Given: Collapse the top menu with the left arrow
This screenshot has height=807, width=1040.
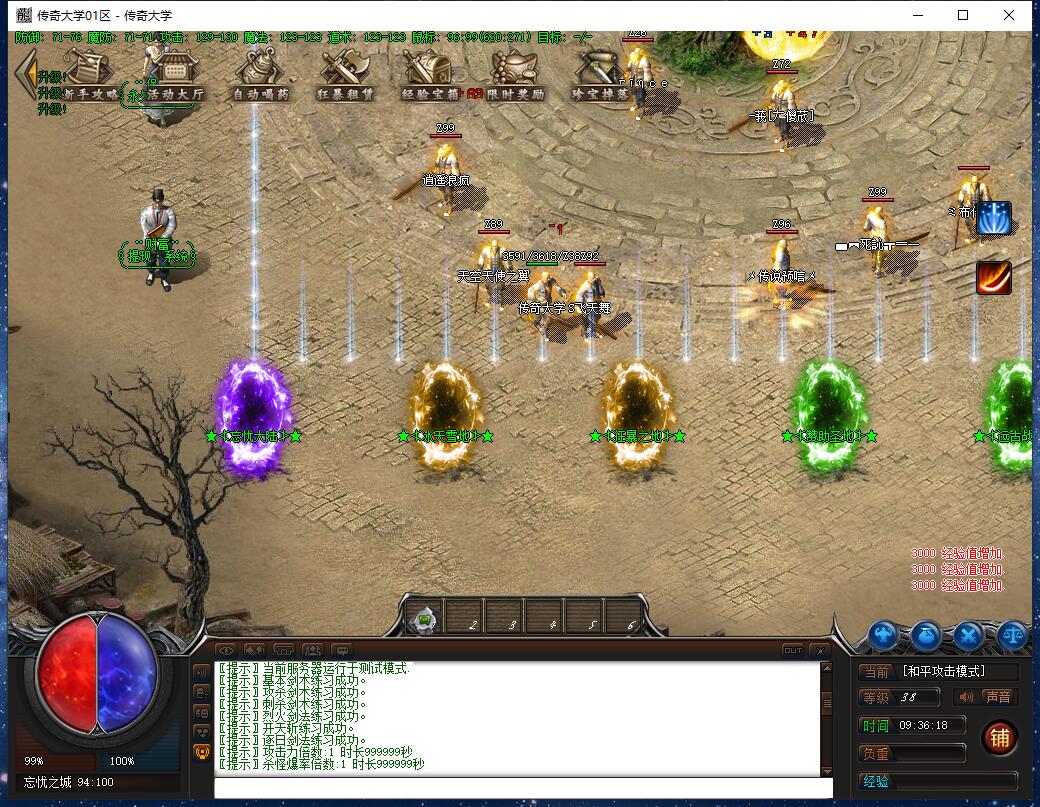Looking at the screenshot, I should 24,72.
